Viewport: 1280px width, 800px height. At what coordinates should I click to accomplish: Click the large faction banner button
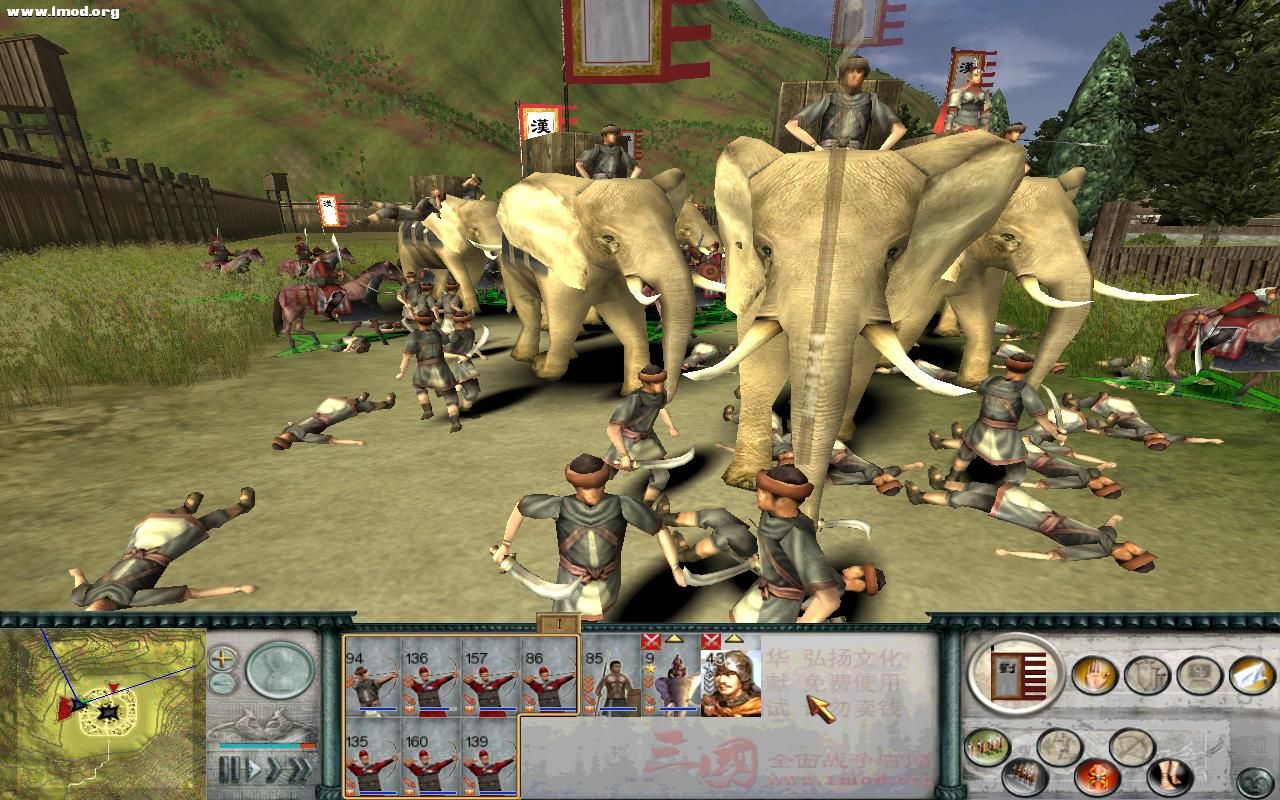[1016, 674]
